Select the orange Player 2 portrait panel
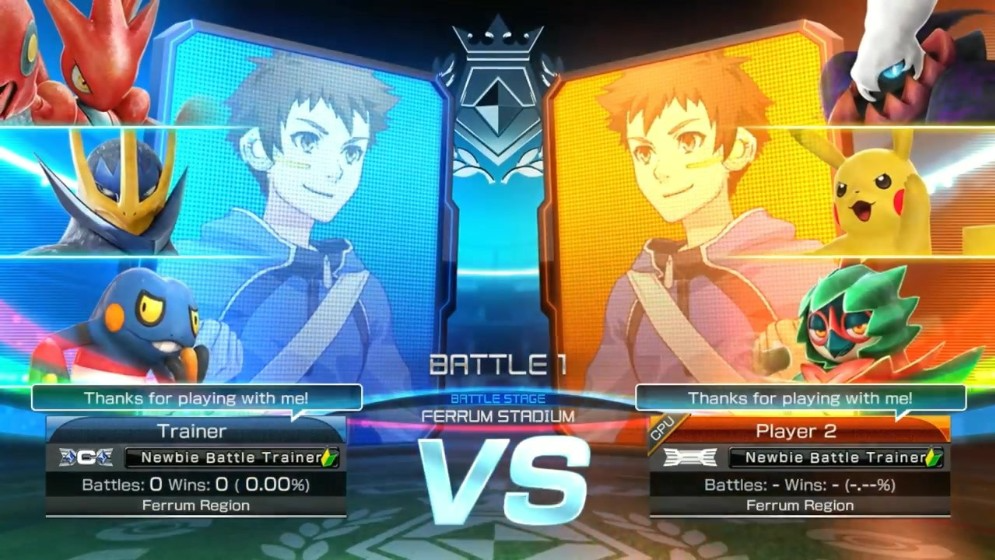995x560 pixels. coord(690,200)
